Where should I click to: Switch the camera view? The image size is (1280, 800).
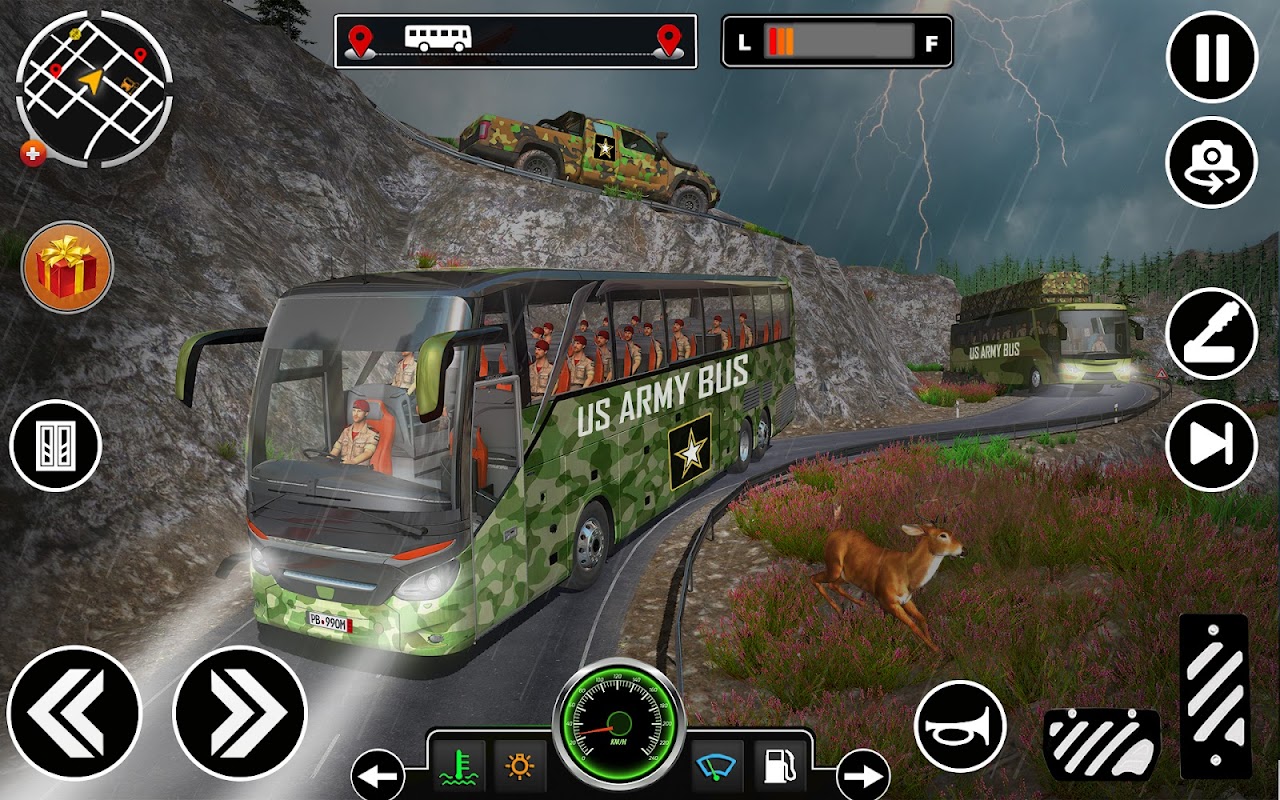click(x=1212, y=163)
